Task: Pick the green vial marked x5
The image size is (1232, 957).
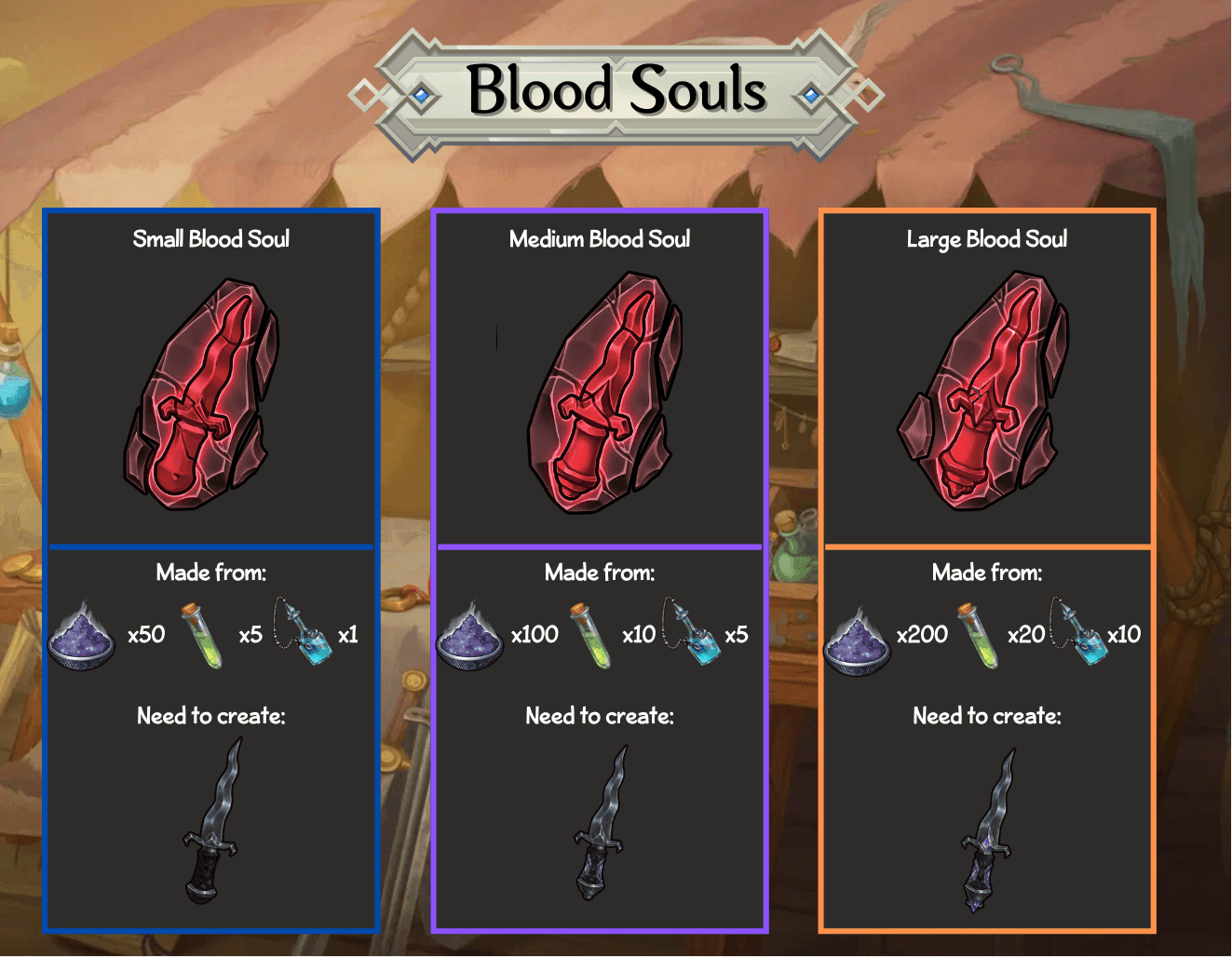Action: [203, 636]
